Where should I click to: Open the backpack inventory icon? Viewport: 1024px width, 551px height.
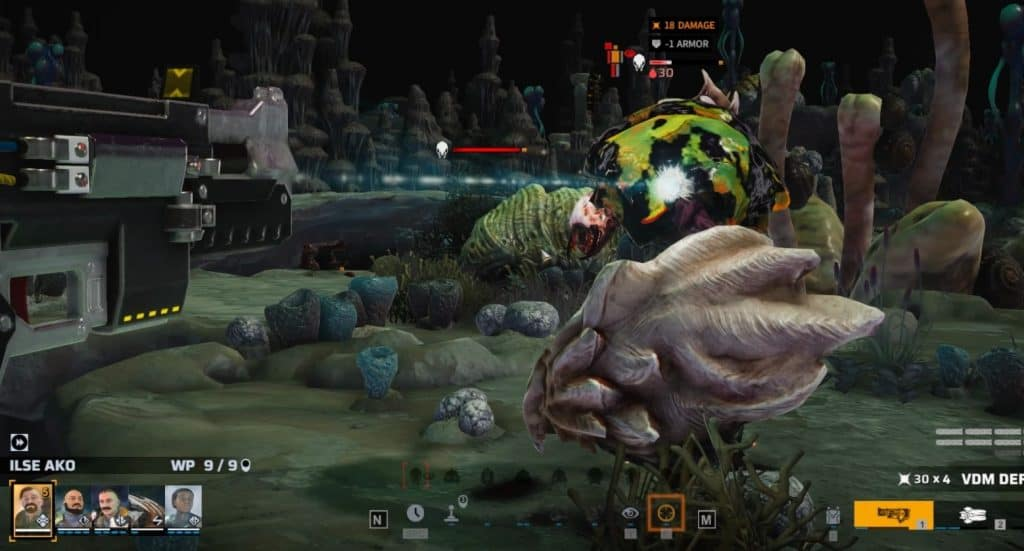tap(833, 515)
